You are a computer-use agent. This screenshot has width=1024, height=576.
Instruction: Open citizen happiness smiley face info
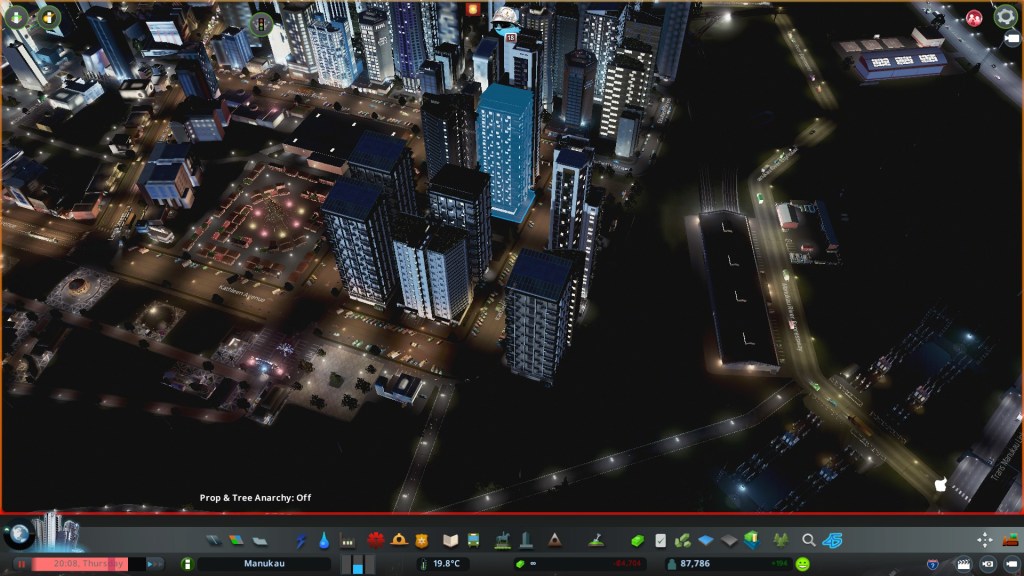(x=802, y=564)
